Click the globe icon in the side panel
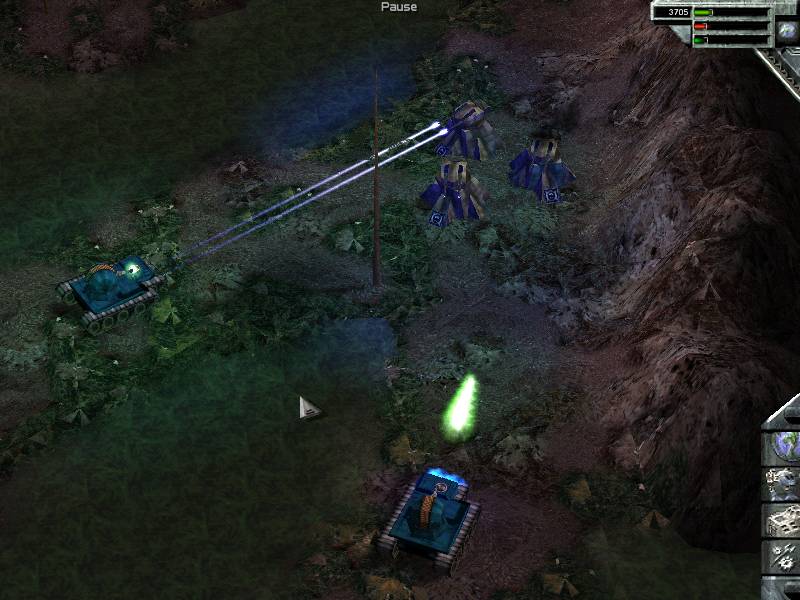This screenshot has width=800, height=600. tap(783, 447)
